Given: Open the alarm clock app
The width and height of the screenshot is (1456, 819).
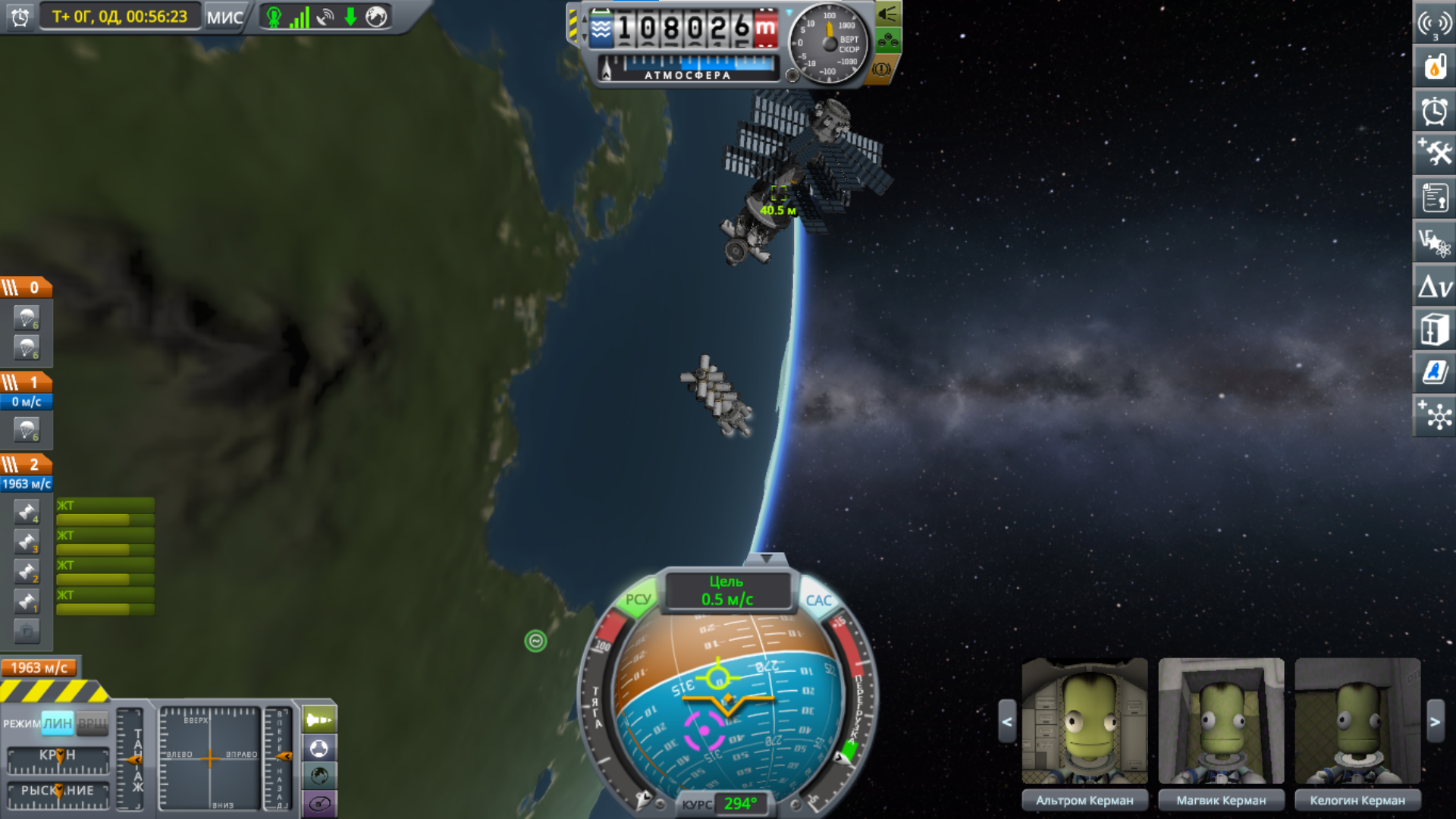Looking at the screenshot, I should (x=1435, y=111).
